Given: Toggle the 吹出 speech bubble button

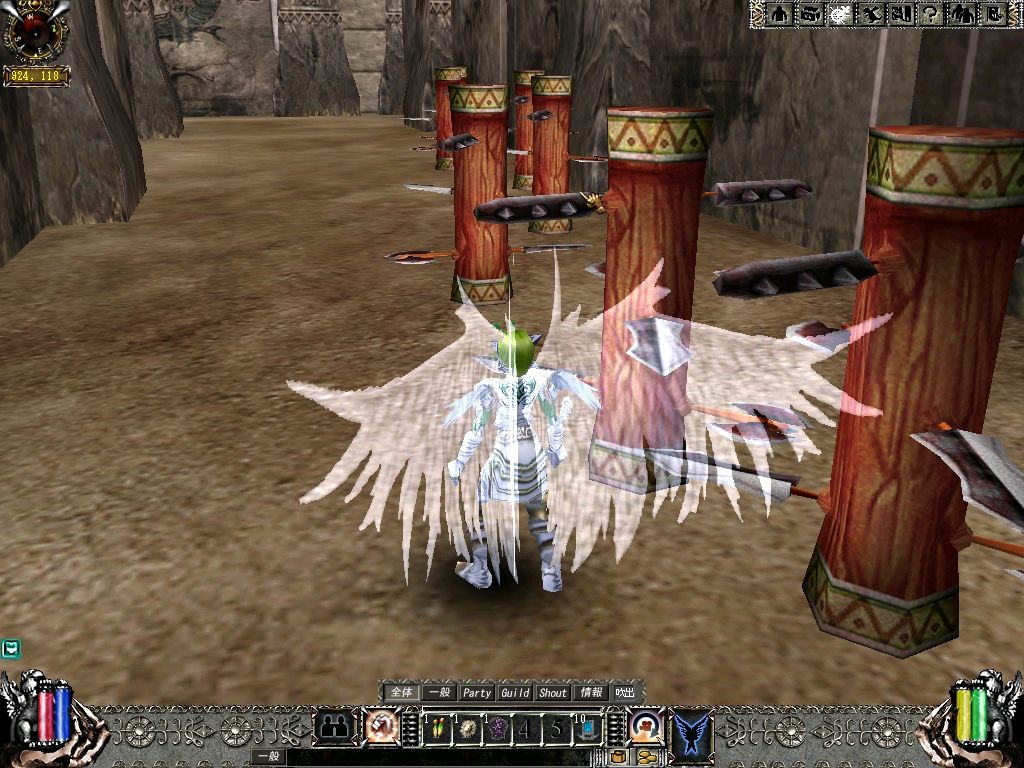Looking at the screenshot, I should click(625, 692).
